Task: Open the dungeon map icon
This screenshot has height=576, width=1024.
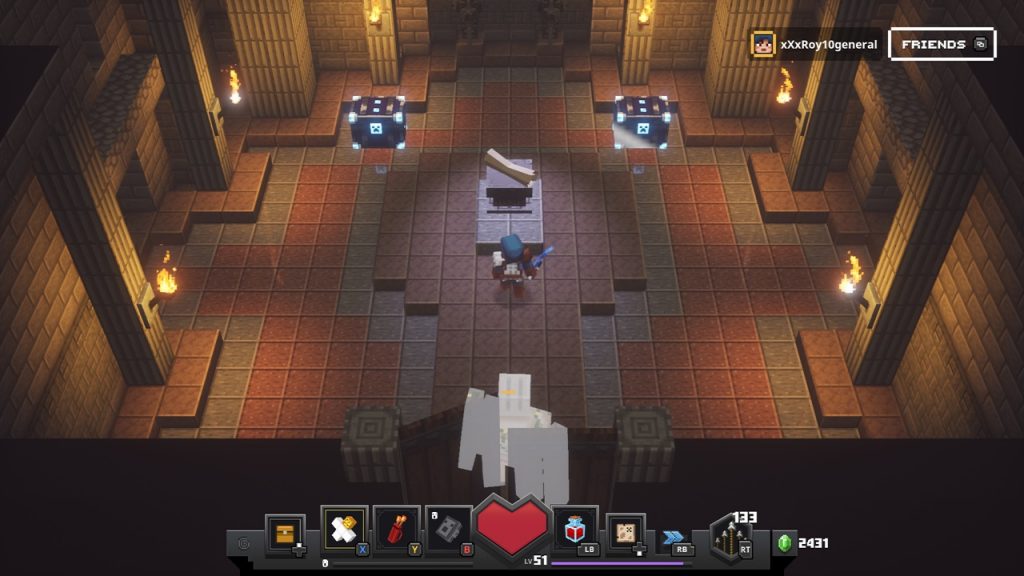Action: pyautogui.click(x=626, y=532)
